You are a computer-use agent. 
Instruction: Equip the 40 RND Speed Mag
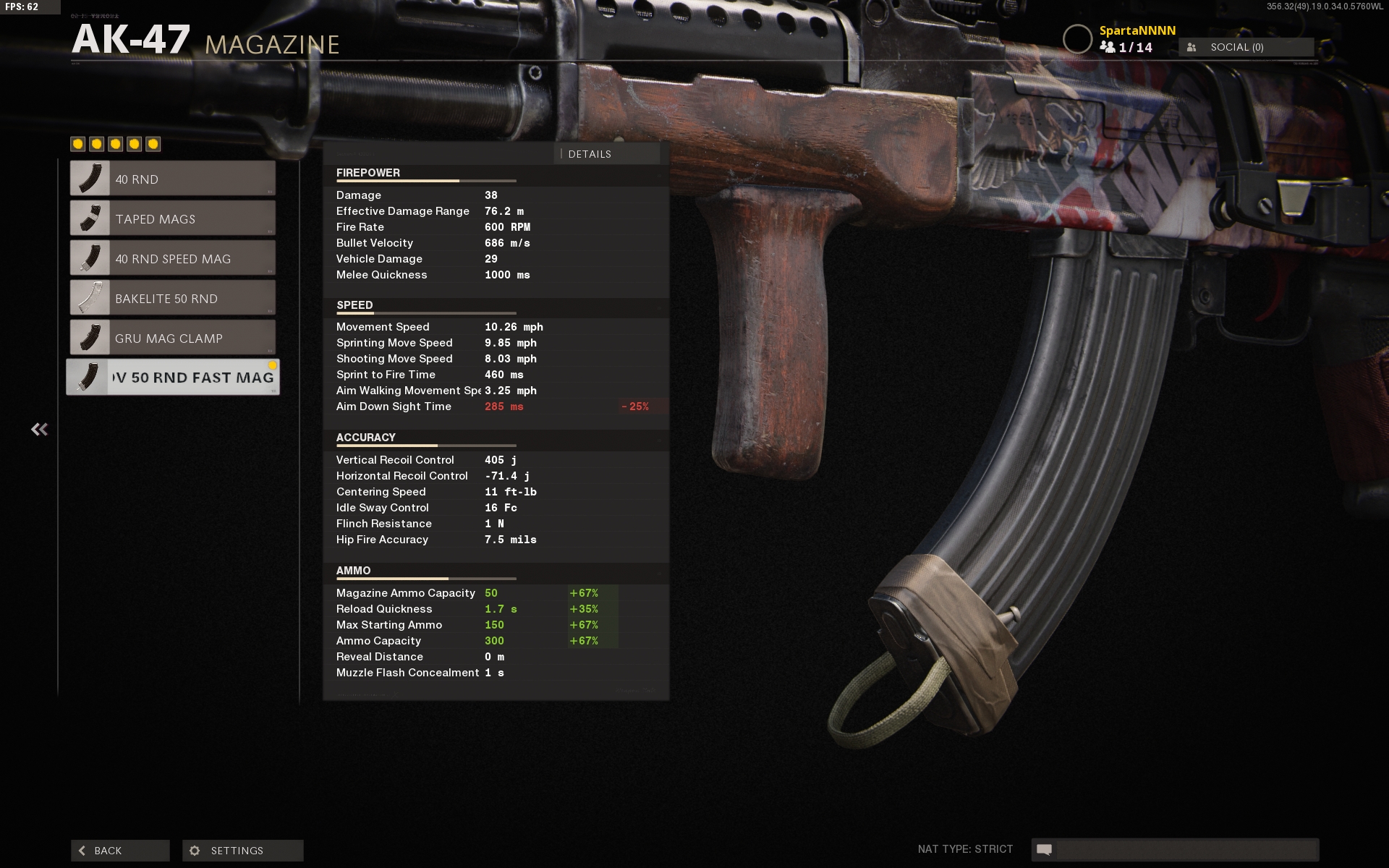point(173,258)
